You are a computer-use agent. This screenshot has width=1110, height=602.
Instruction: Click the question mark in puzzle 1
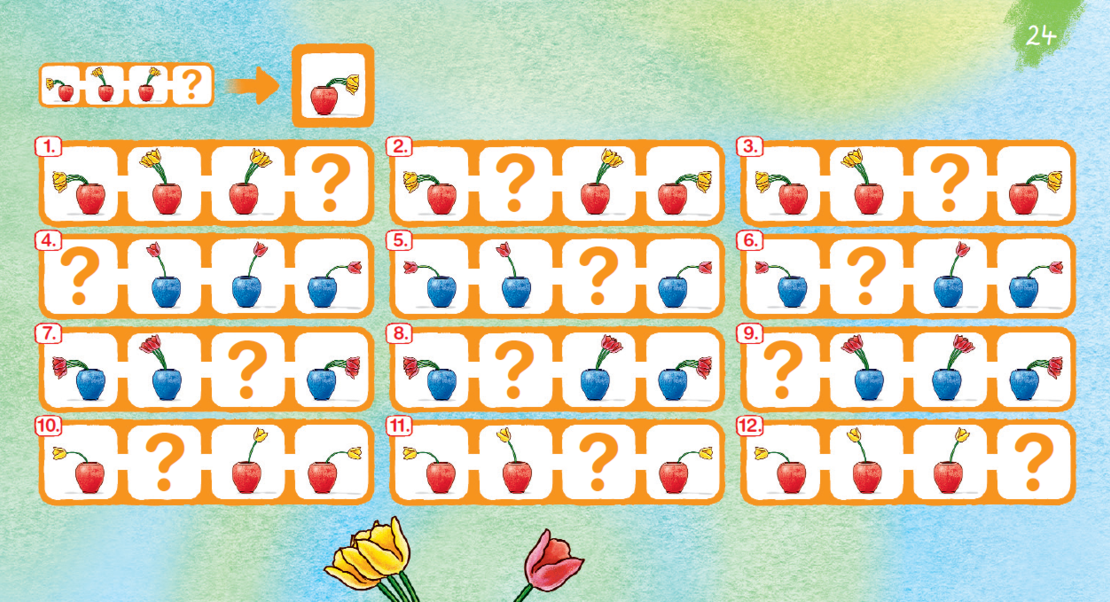point(331,183)
